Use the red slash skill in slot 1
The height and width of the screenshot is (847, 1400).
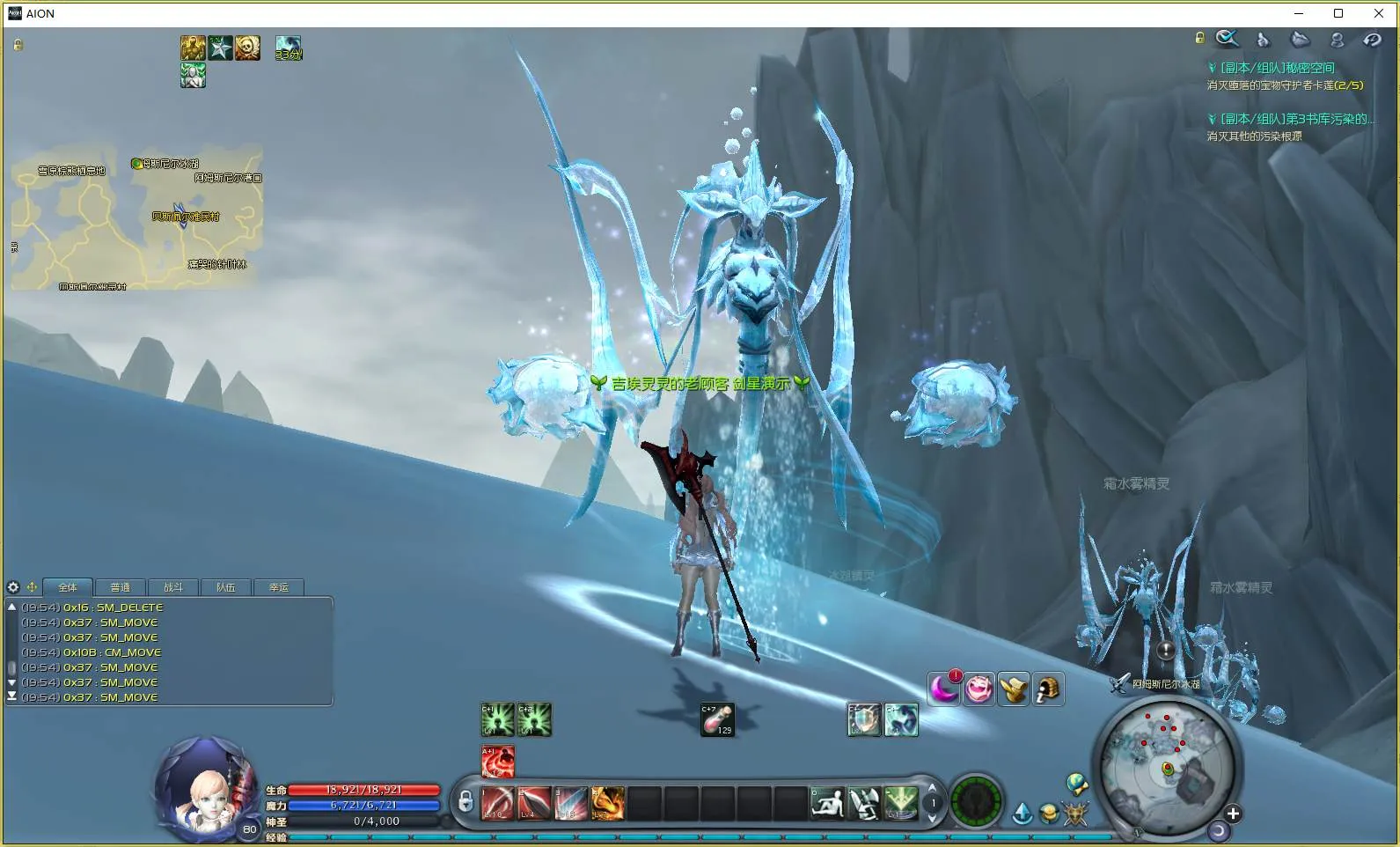[x=498, y=803]
